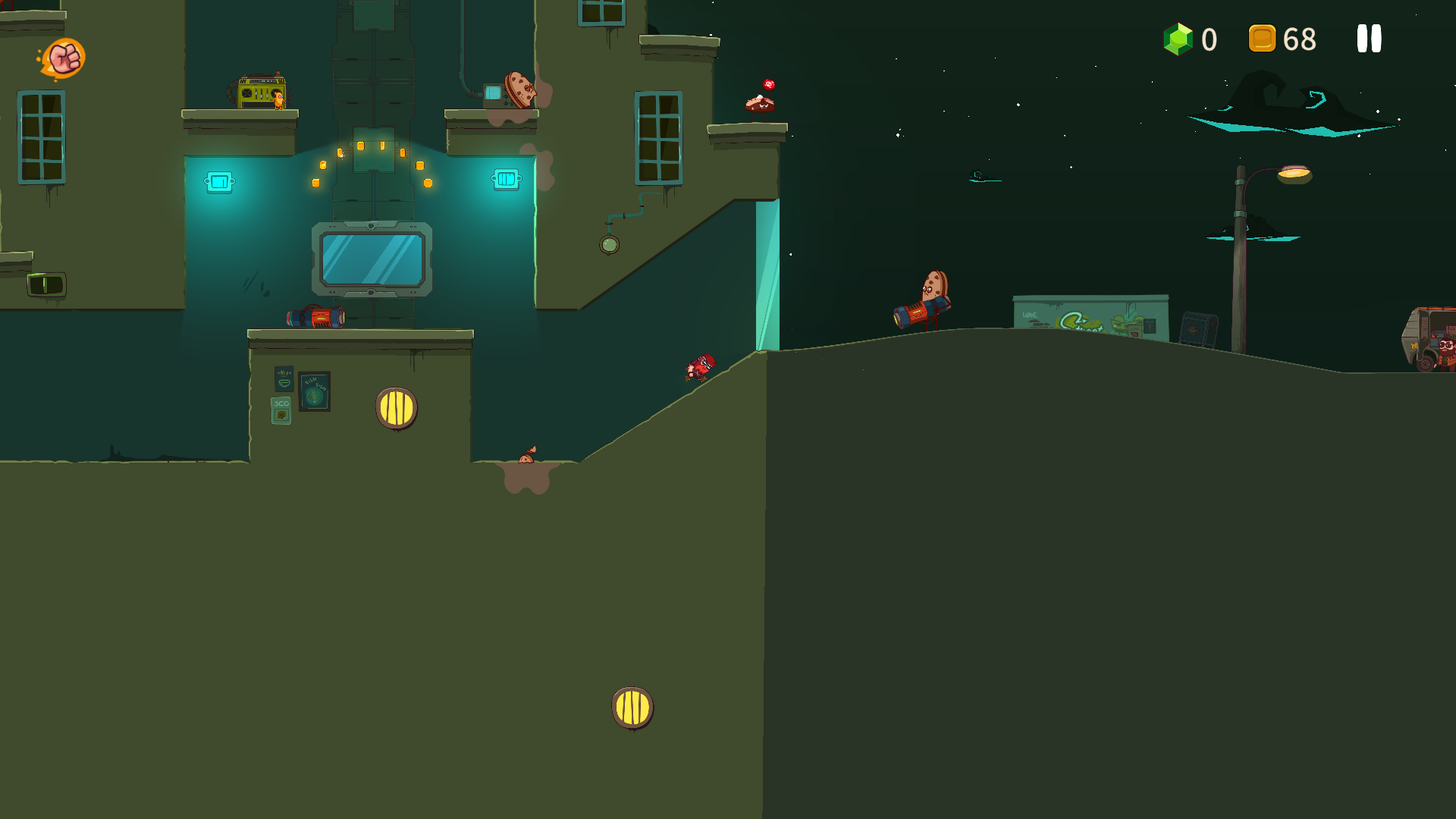Pause the game with the pause button
Screen dimensions: 1456x819
pos(1369,39)
